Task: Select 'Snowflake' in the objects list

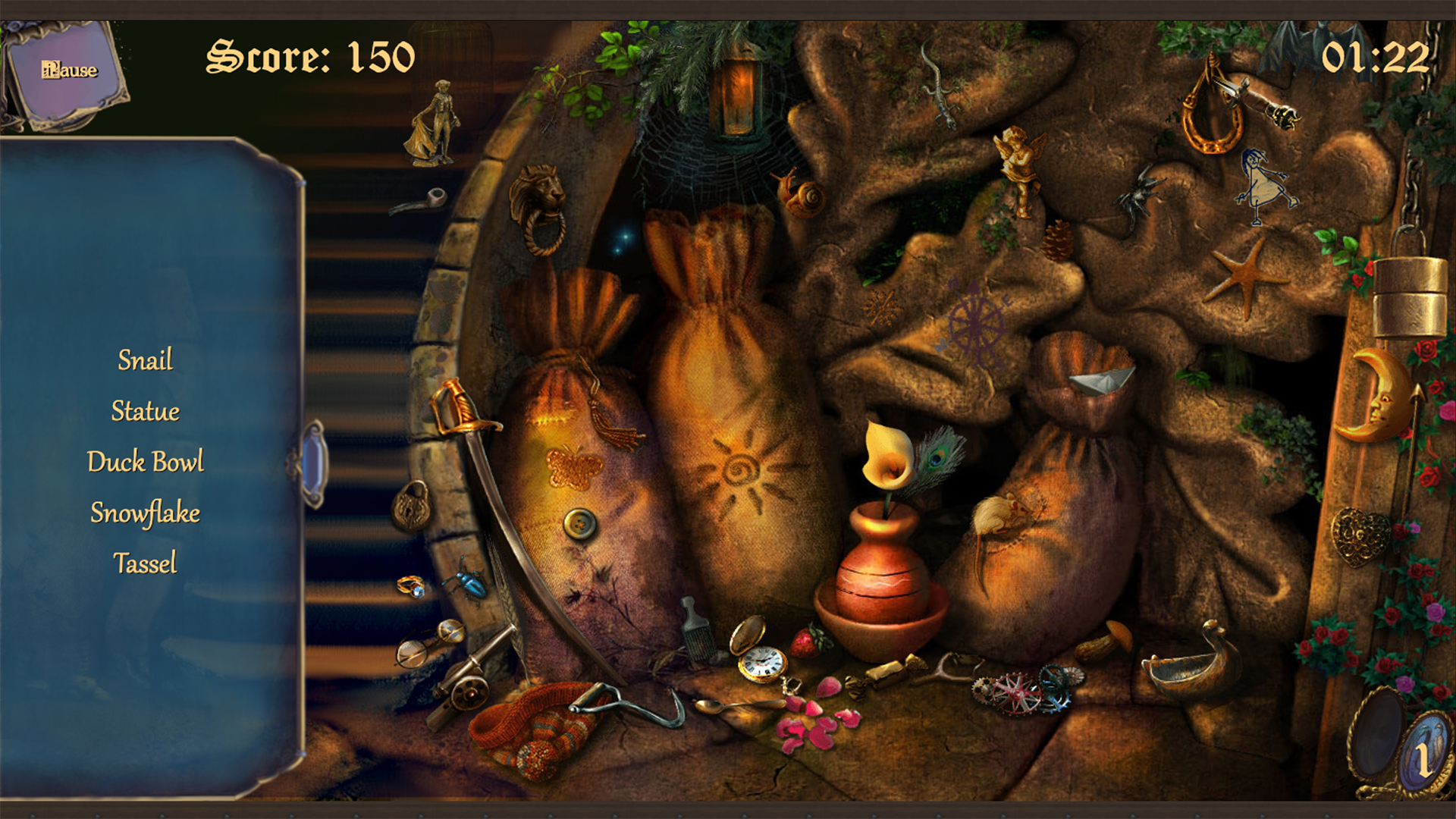Action: coord(145,513)
